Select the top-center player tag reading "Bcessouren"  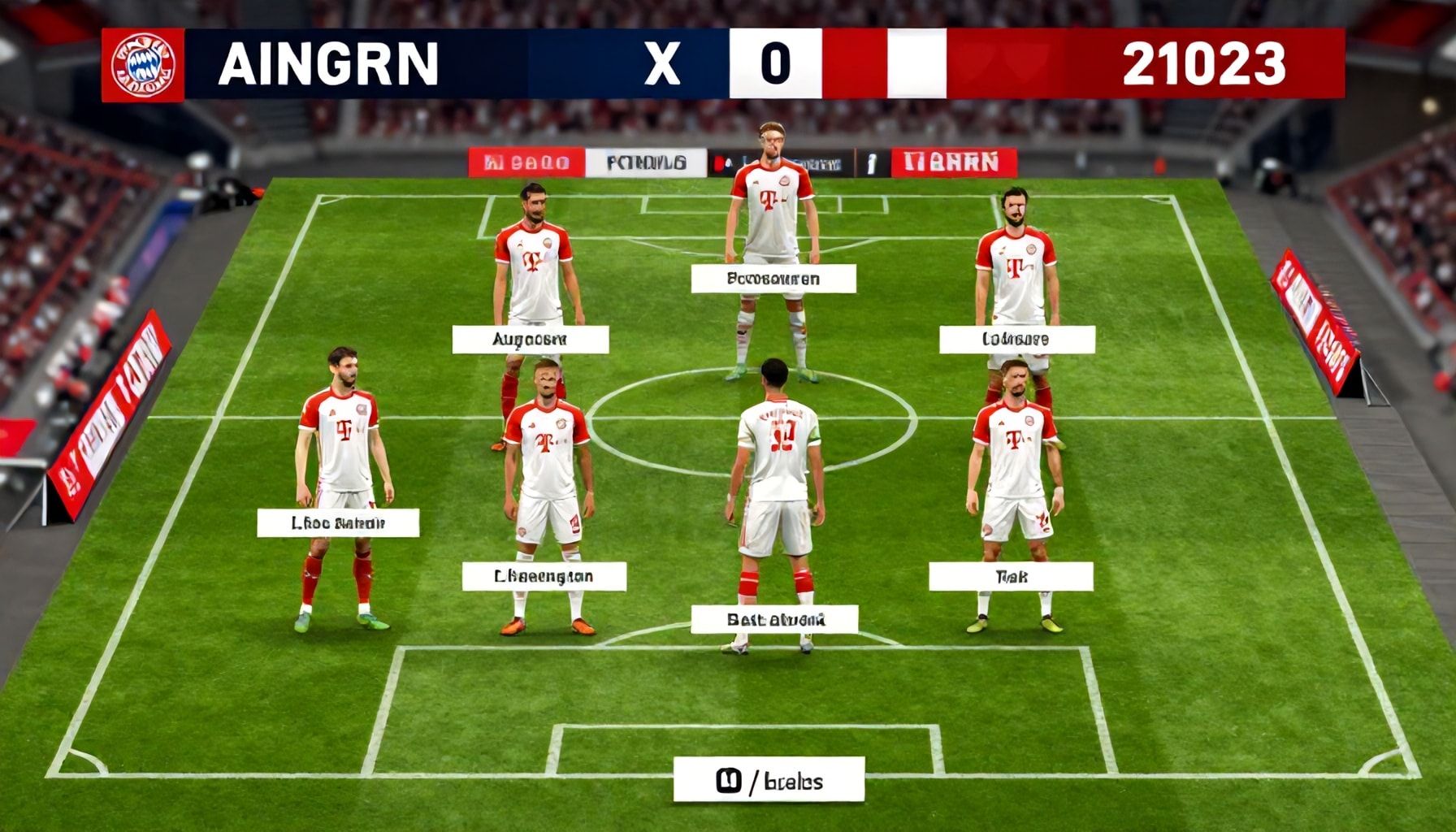point(773,279)
